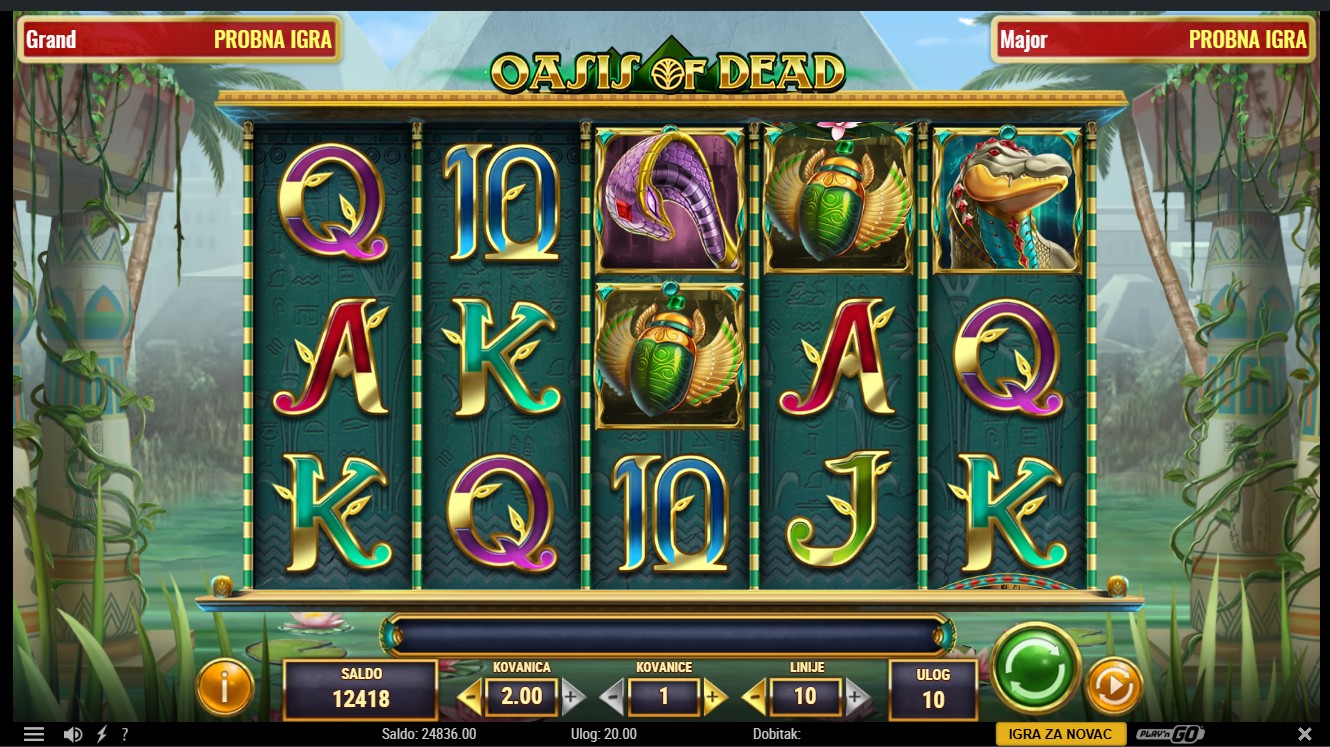Start autoplay with the orange play button
Image resolution: width=1330 pixels, height=747 pixels.
(x=1113, y=686)
